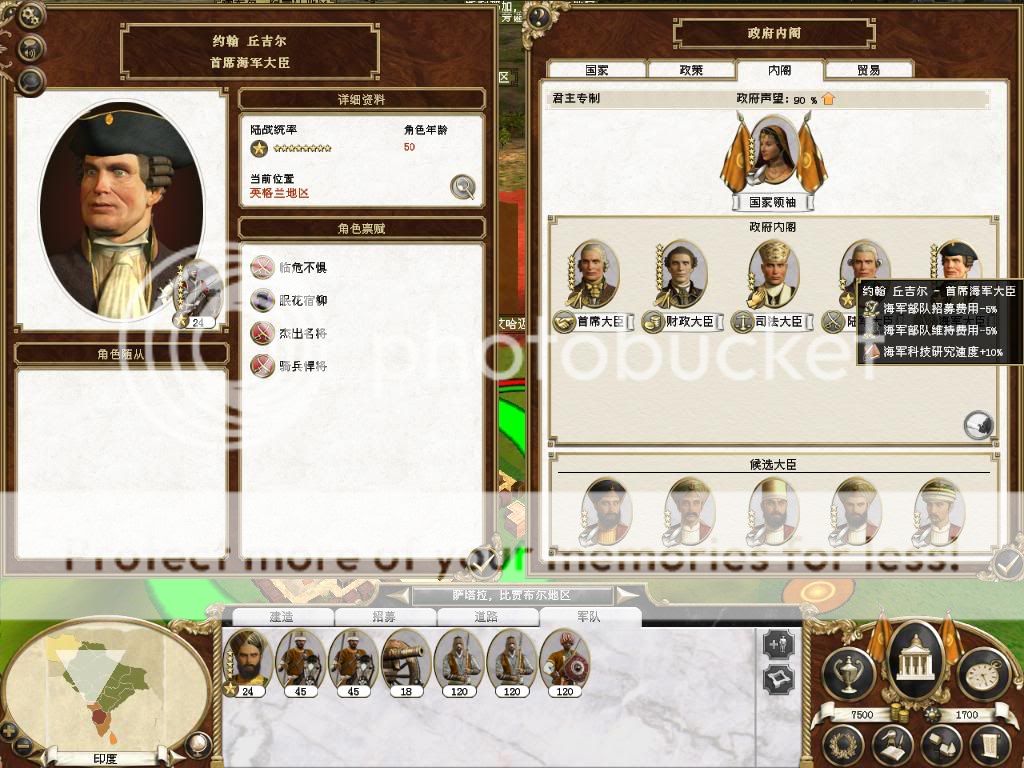
Task: Switch to the 国家 government tab
Action: [x=597, y=71]
